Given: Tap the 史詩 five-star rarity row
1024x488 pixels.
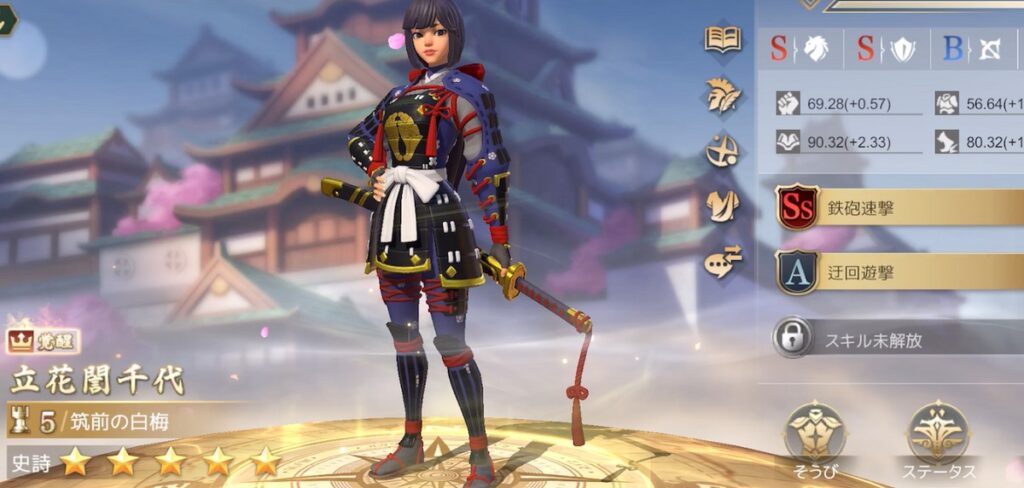Looking at the screenshot, I should tap(145, 461).
